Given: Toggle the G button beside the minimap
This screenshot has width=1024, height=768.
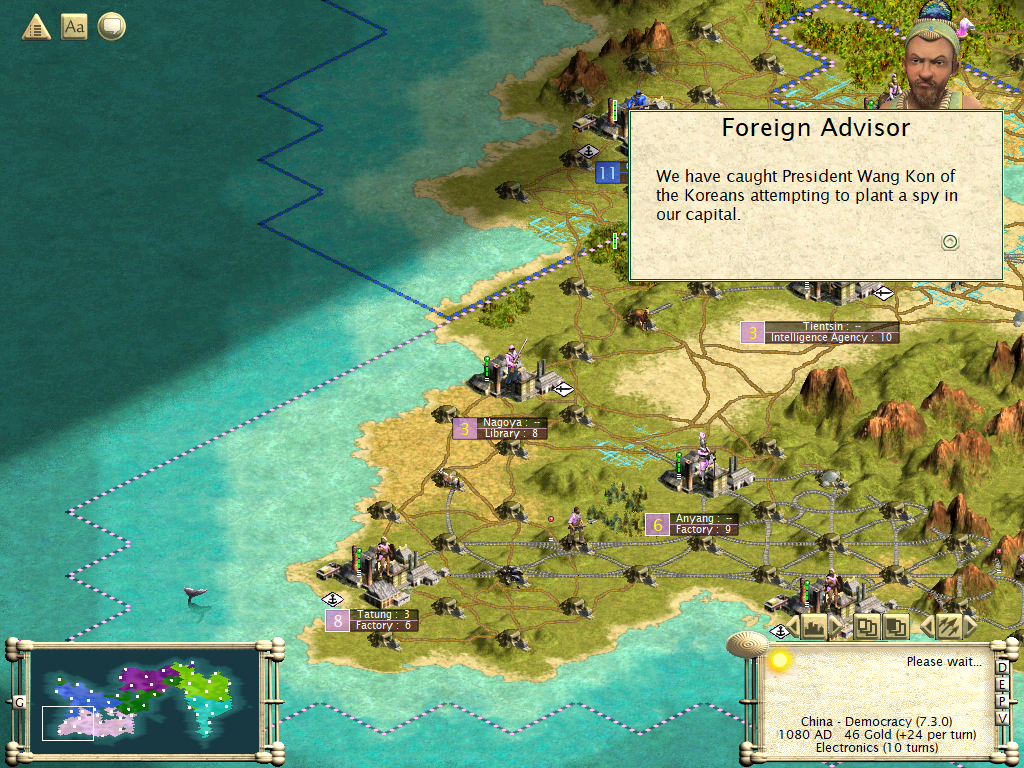Looking at the screenshot, I should click(19, 702).
